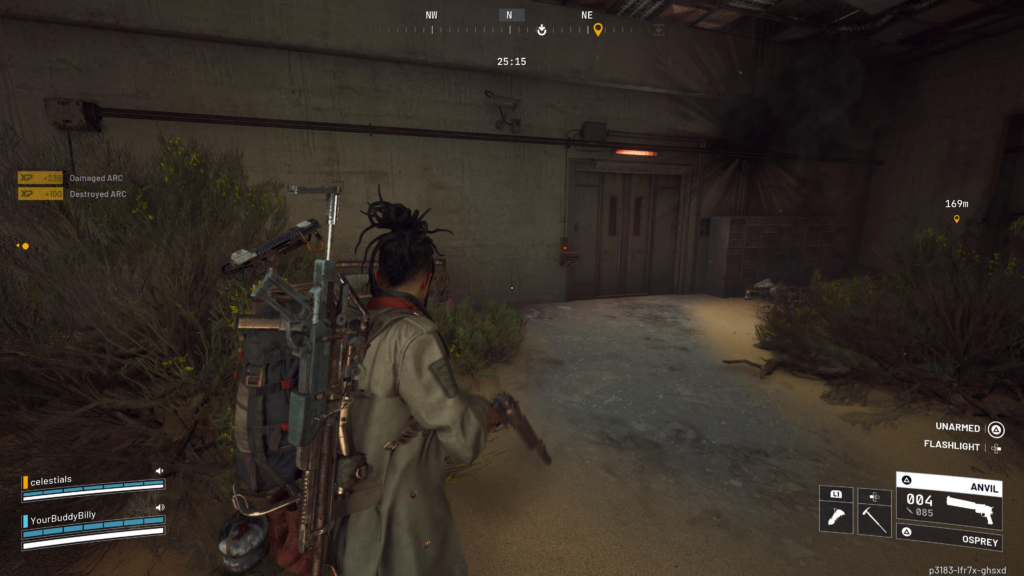This screenshot has width=1024, height=576.
Task: Toggle voice speaker icon for YourBuddyBilly
Action: 158,509
